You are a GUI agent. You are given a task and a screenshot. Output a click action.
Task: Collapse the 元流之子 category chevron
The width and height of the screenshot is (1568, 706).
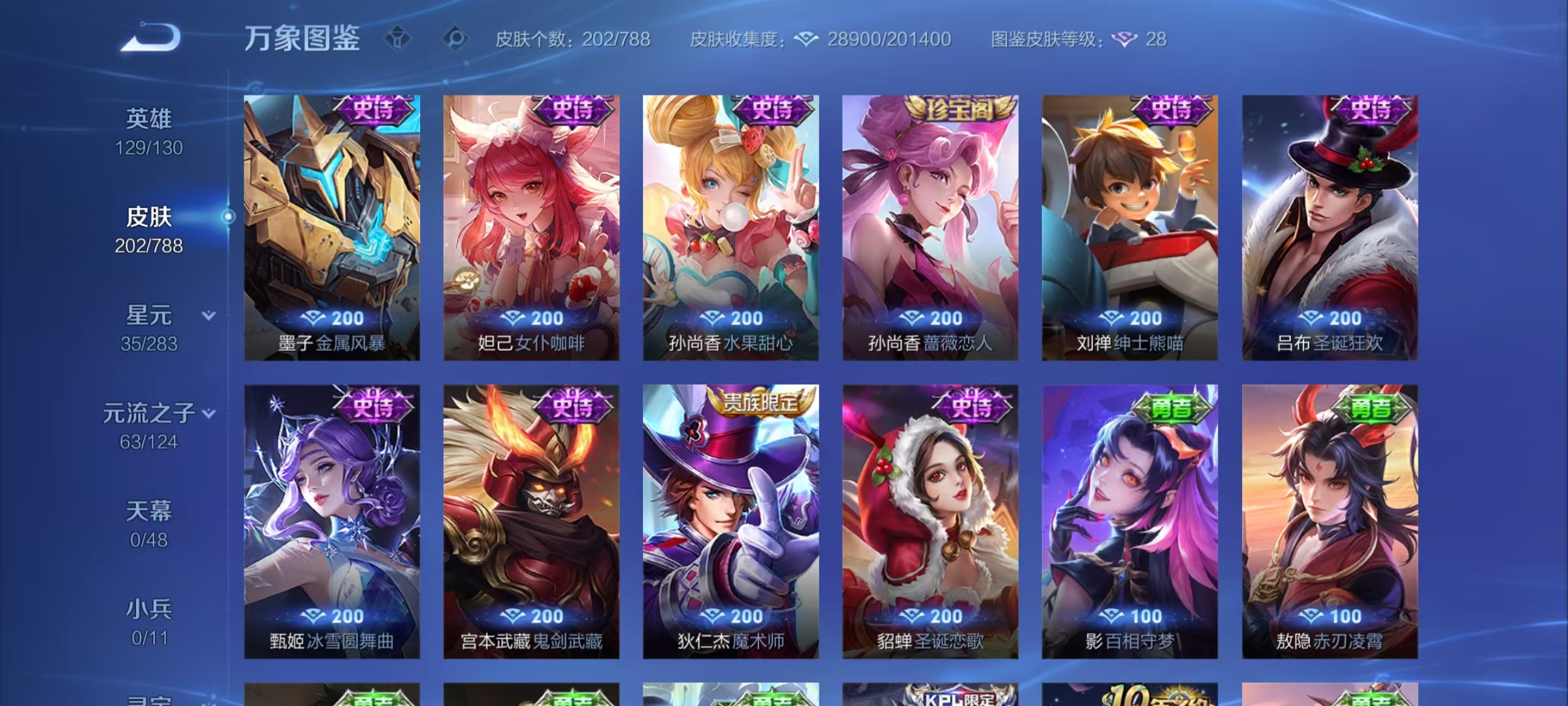(x=209, y=413)
